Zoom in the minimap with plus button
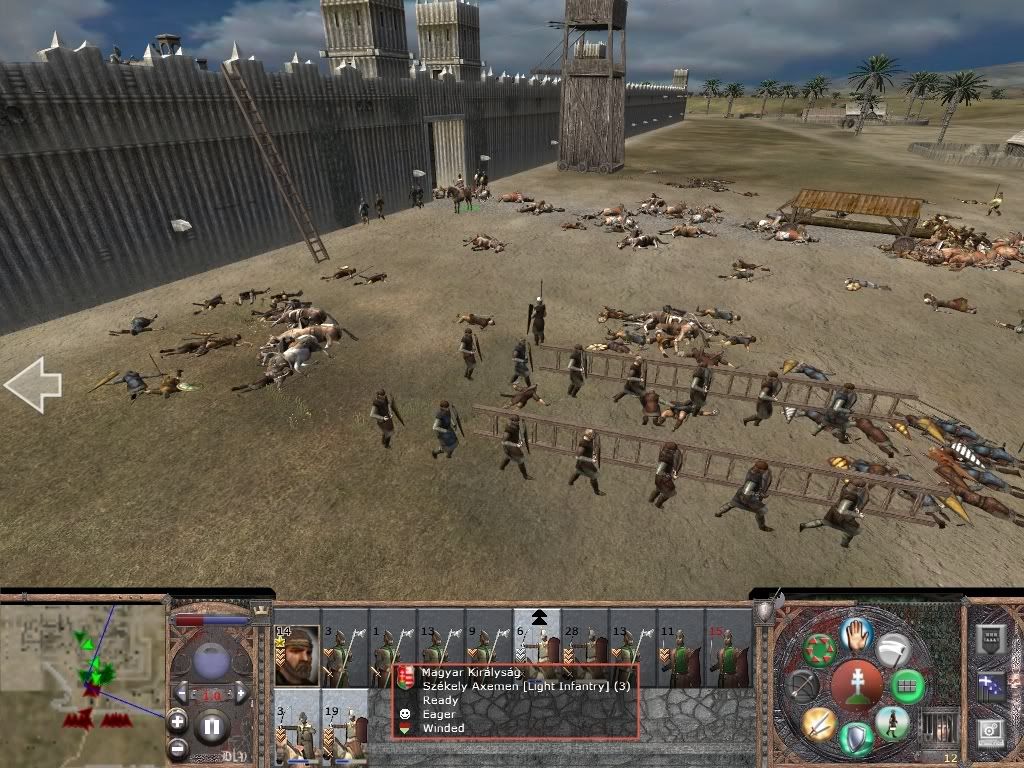The height and width of the screenshot is (768, 1024). pos(177,720)
